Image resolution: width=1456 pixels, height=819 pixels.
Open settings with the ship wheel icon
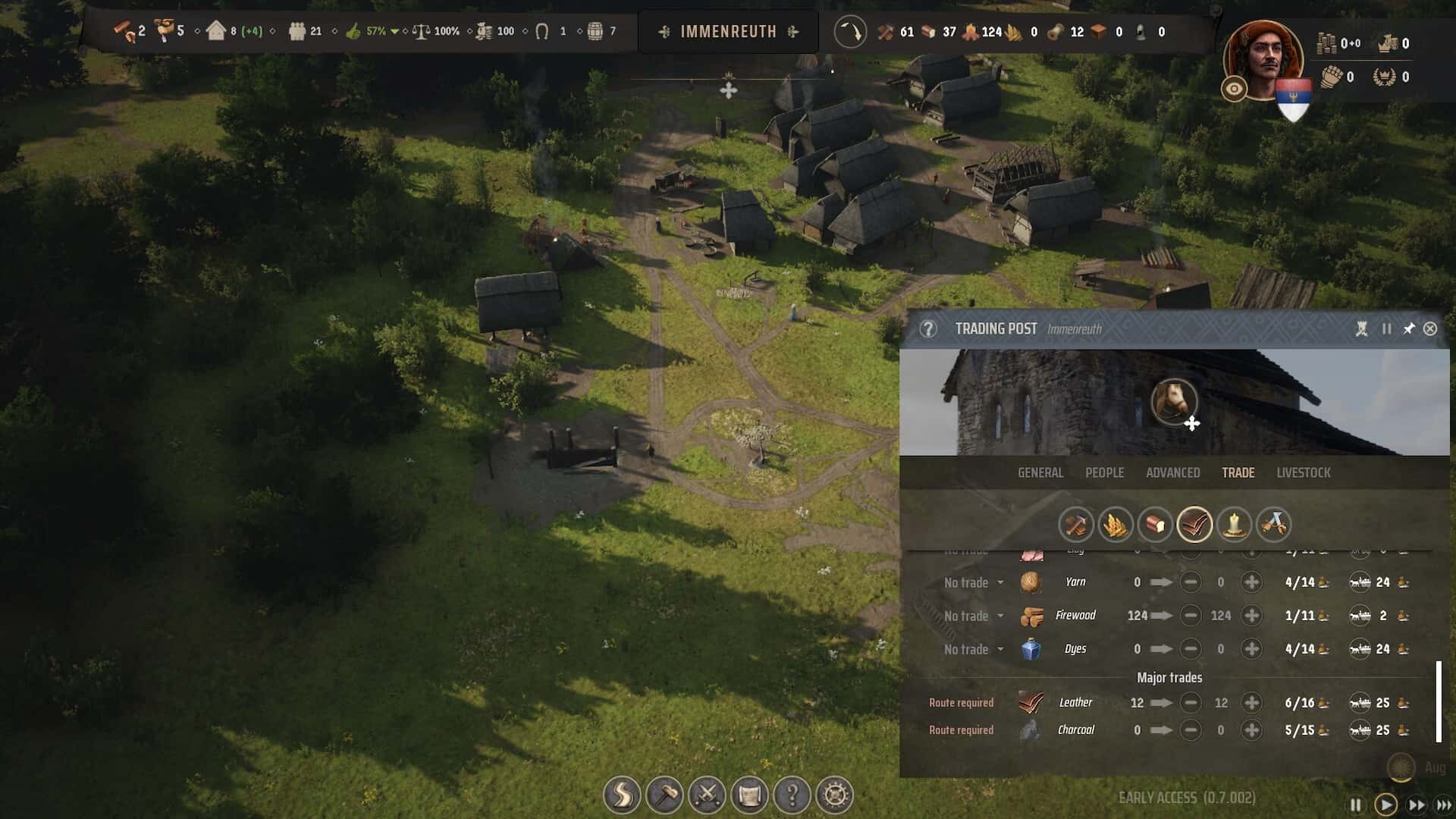coord(834,795)
